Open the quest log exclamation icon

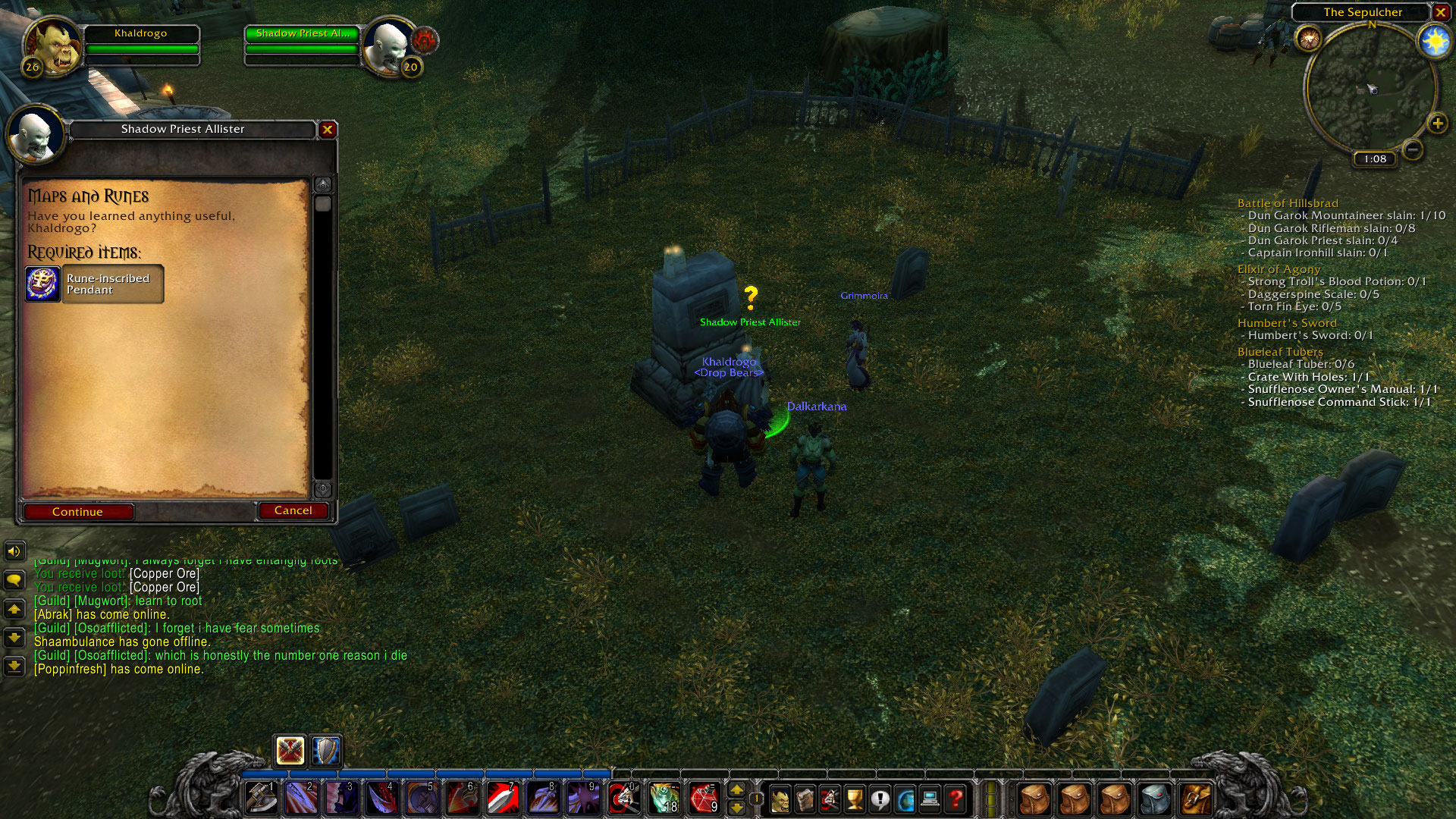880,799
